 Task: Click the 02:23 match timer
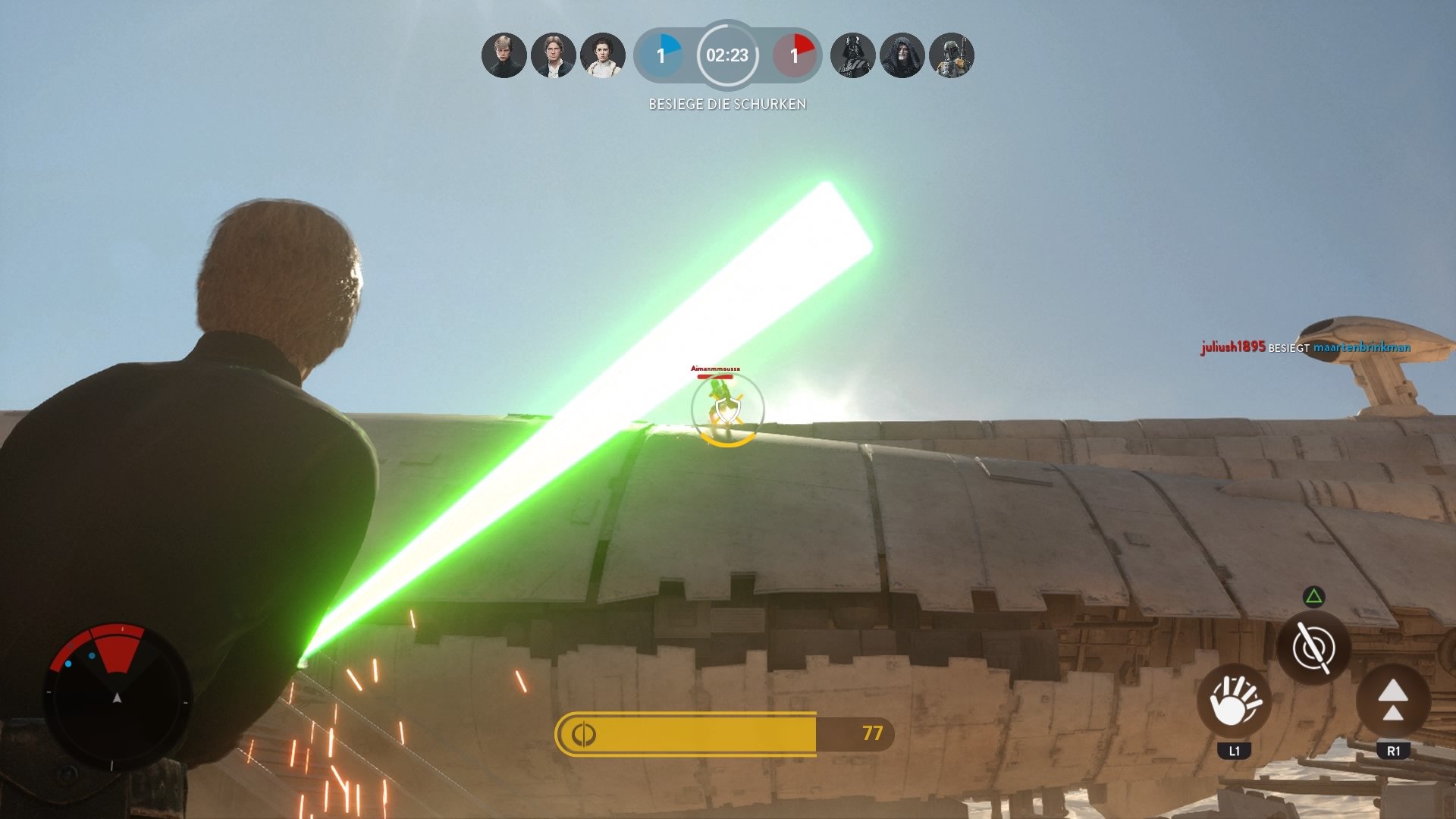(x=726, y=56)
